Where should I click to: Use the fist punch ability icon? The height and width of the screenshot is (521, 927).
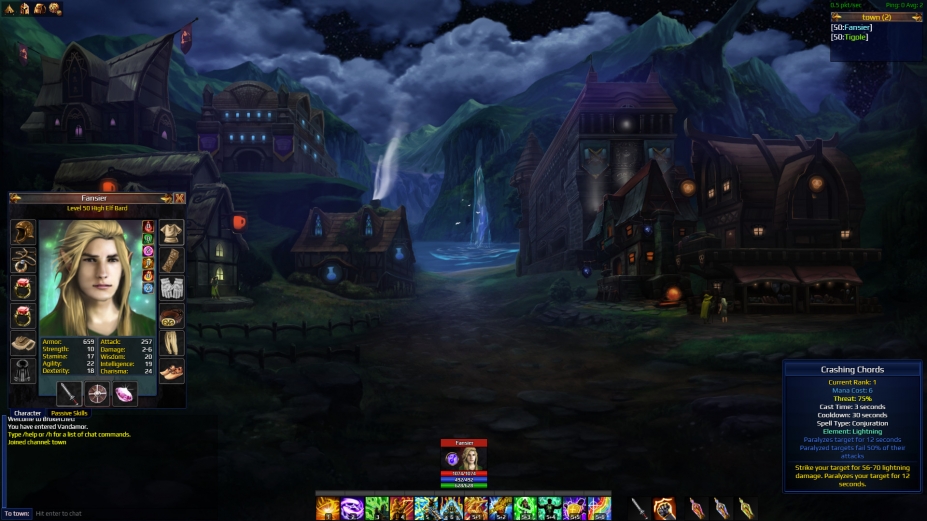664,509
